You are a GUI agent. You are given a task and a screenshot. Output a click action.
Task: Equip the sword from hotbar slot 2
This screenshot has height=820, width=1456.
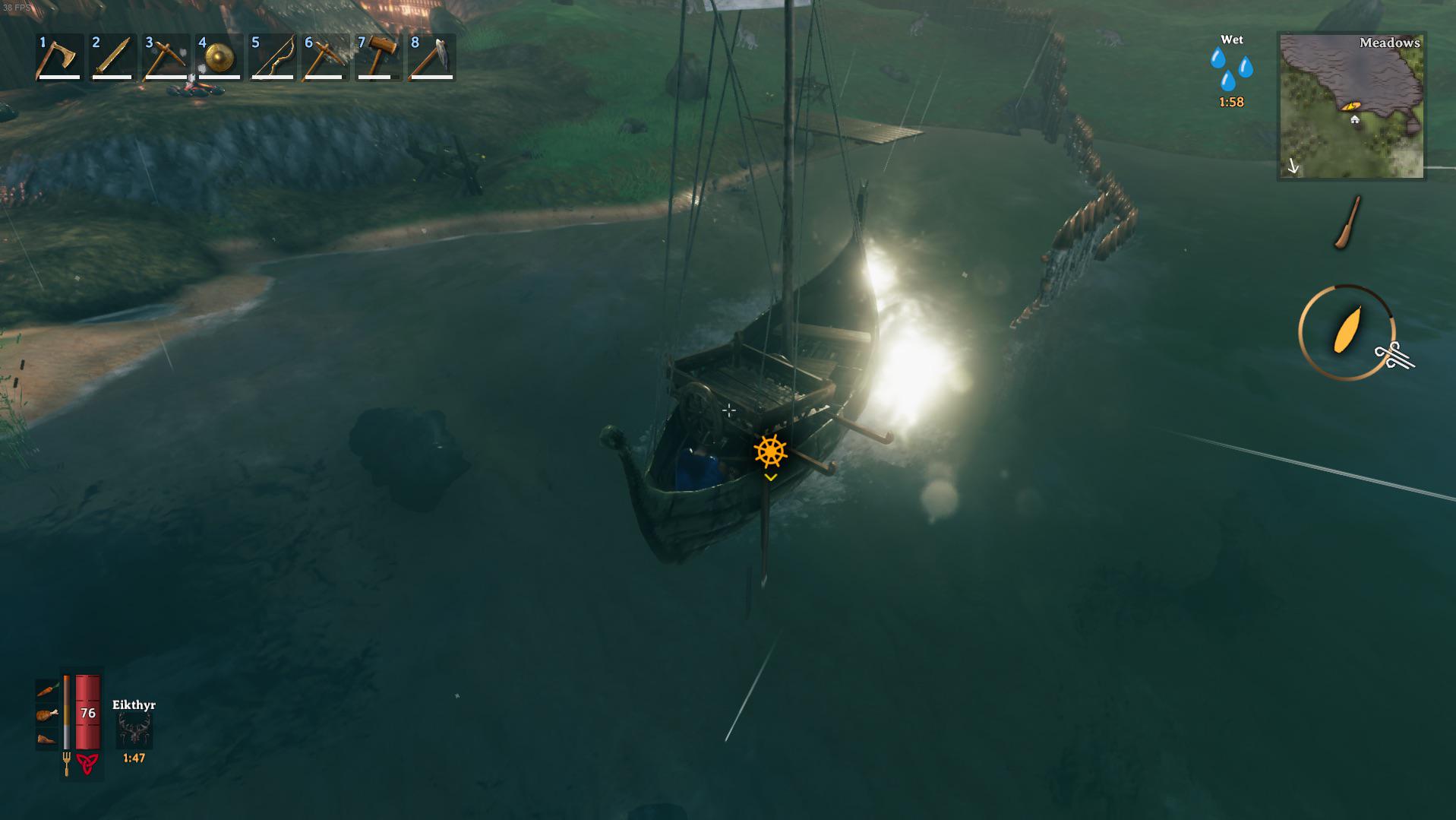111,59
